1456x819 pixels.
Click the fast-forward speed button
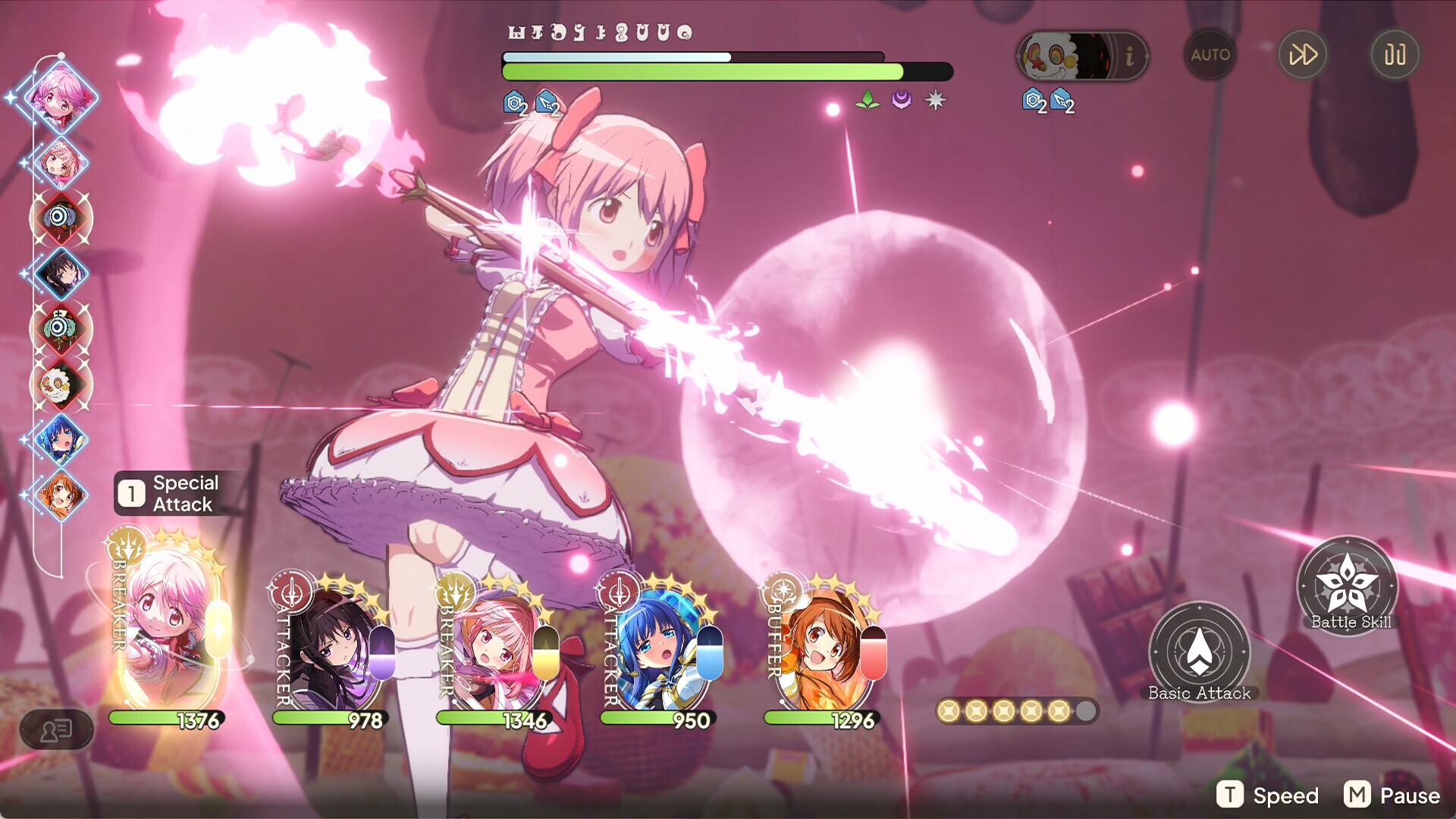click(1303, 55)
